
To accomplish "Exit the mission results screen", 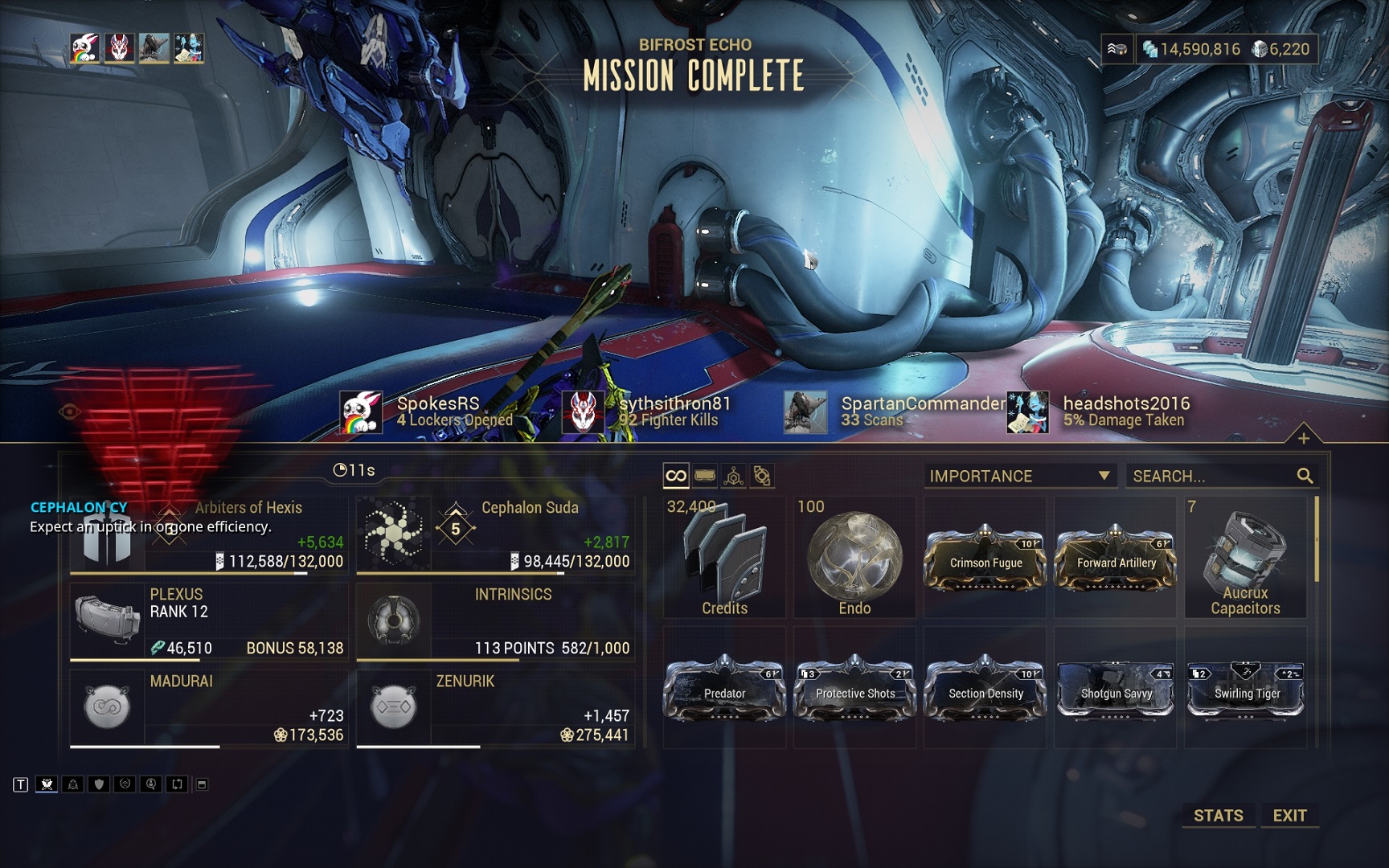I will coord(1289,815).
